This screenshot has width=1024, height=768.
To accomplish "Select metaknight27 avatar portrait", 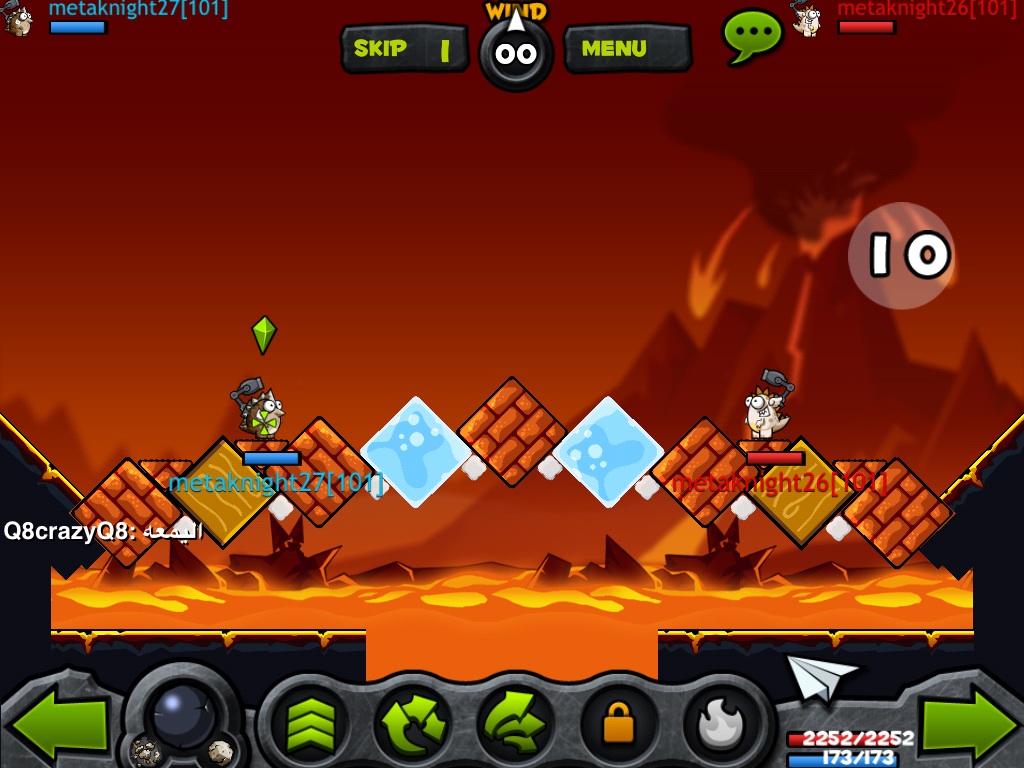I will pos(19,18).
